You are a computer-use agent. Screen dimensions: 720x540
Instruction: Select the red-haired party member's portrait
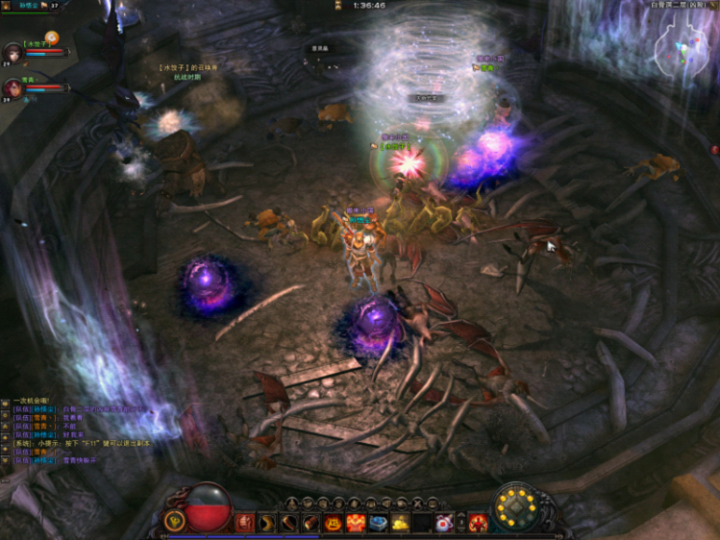point(13,88)
